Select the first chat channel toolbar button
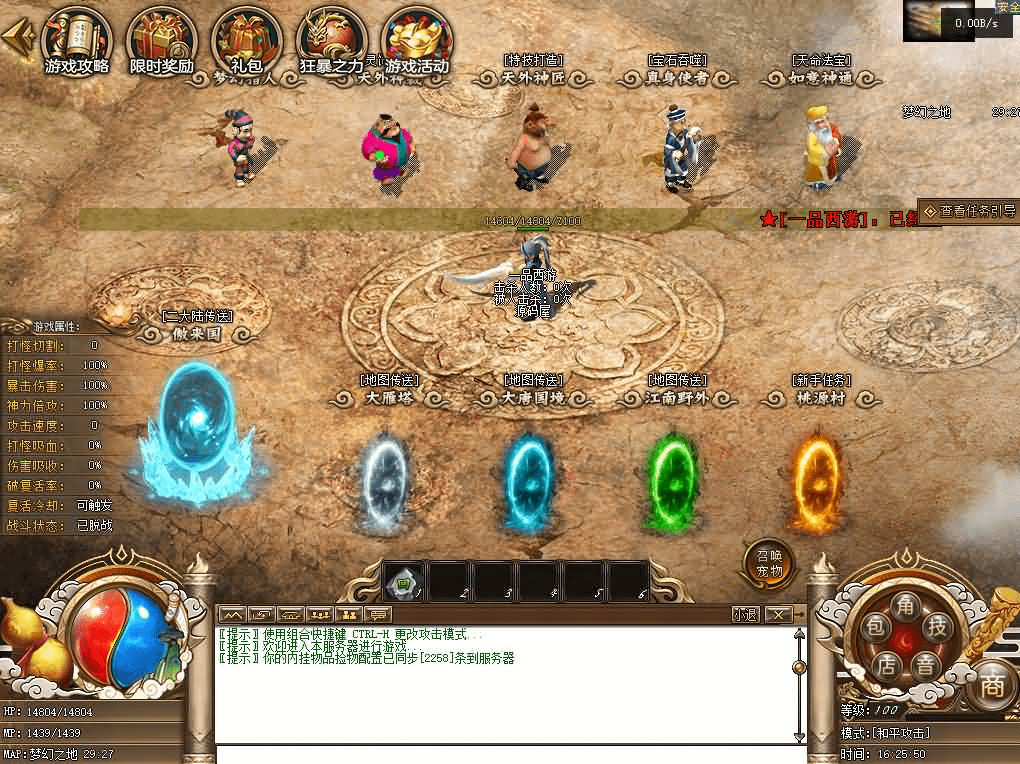The width and height of the screenshot is (1020, 764). coord(231,614)
